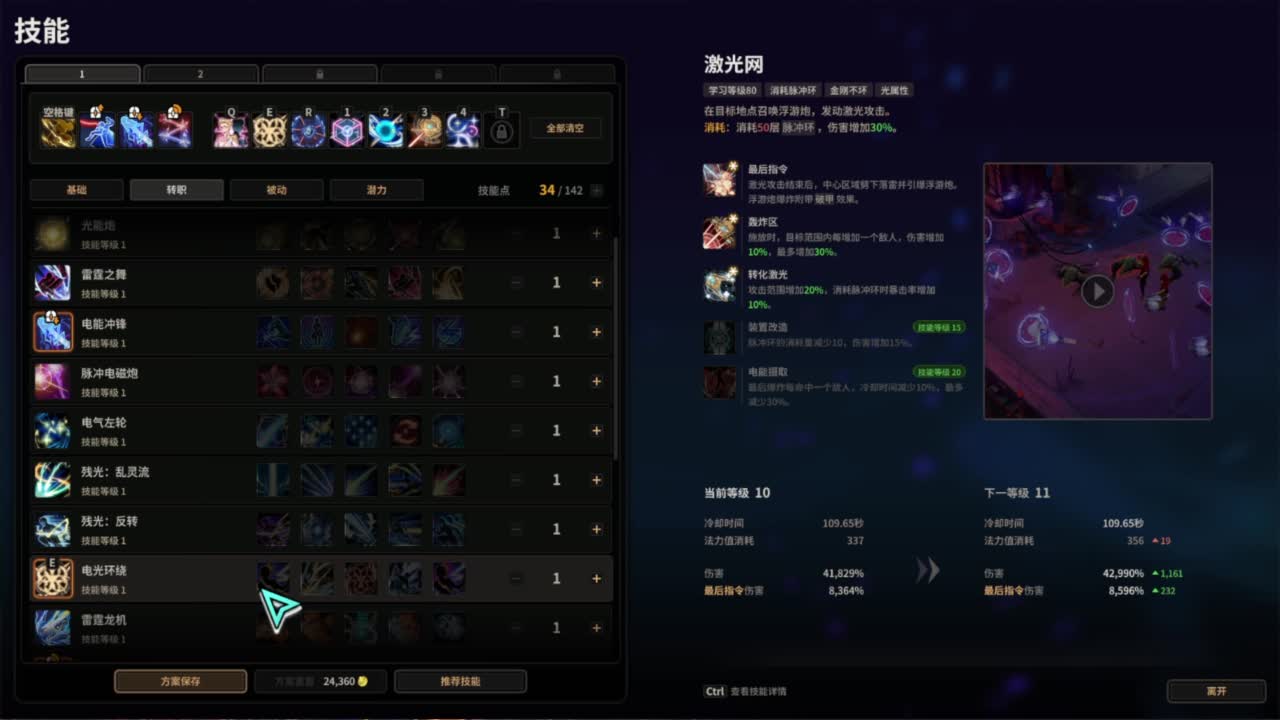Viewport: 1280px width, 720px height.
Task: Increase 光能炮 skill level with plus
Action: [x=596, y=234]
